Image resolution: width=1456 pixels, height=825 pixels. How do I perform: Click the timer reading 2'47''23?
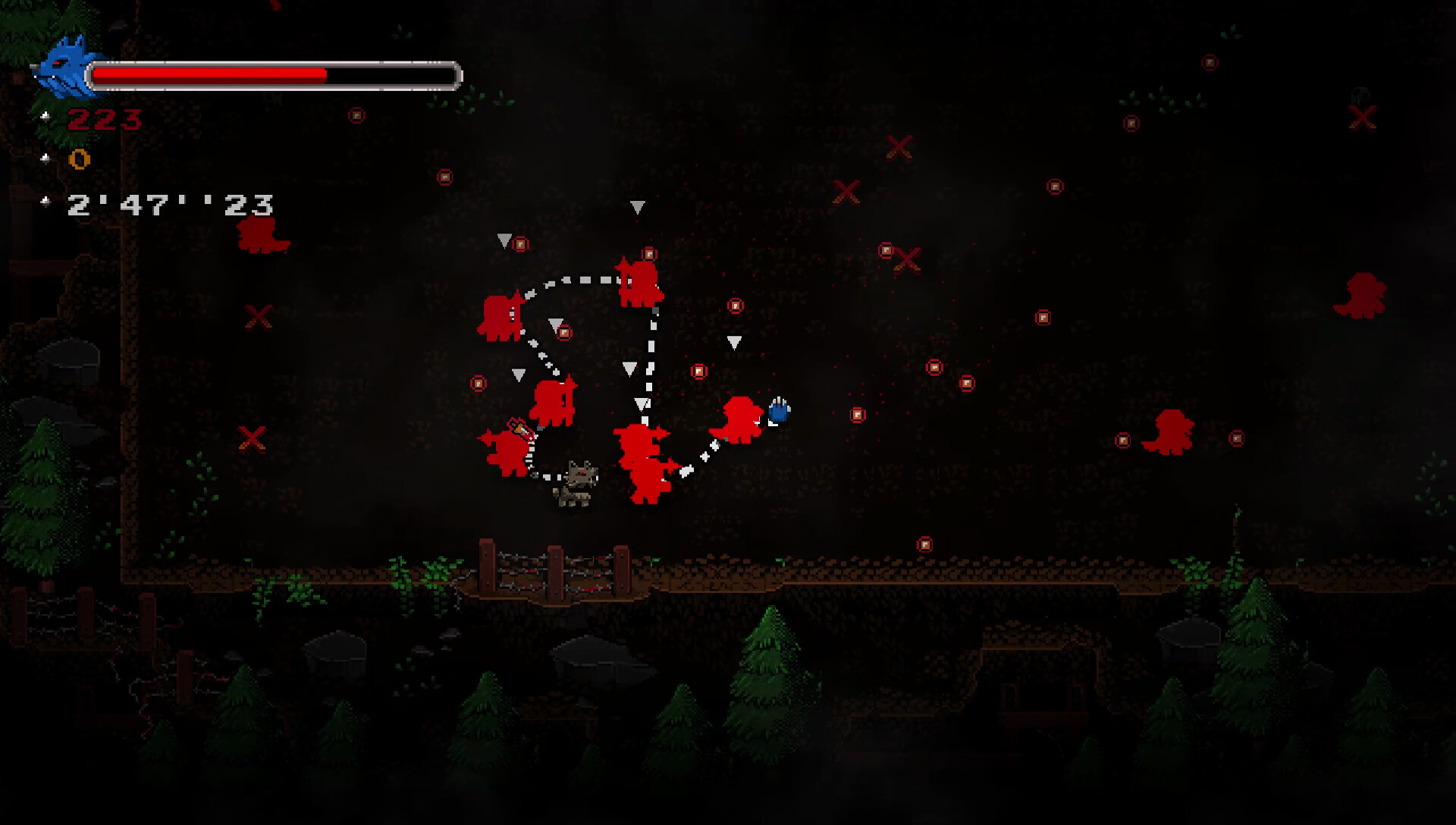click(171, 205)
